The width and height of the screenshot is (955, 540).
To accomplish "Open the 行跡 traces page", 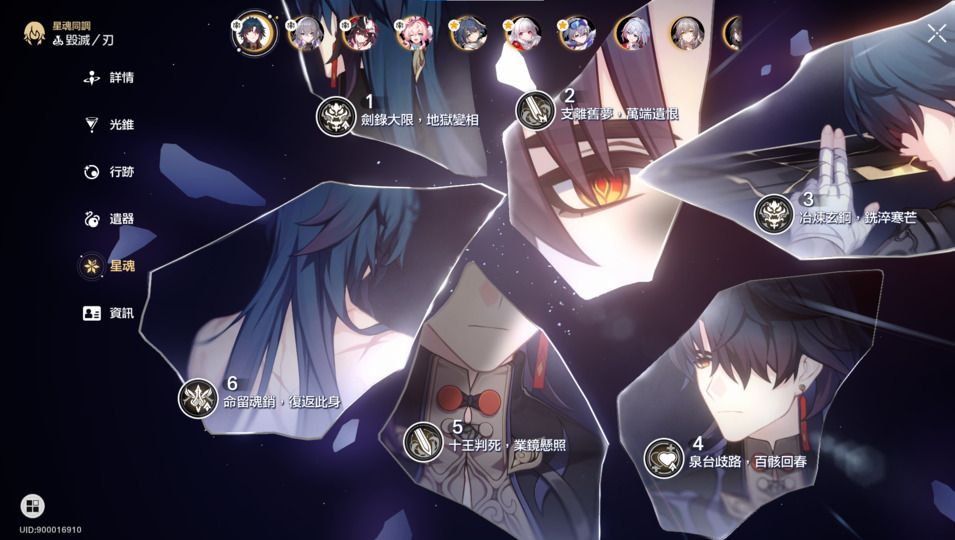I will [110, 172].
